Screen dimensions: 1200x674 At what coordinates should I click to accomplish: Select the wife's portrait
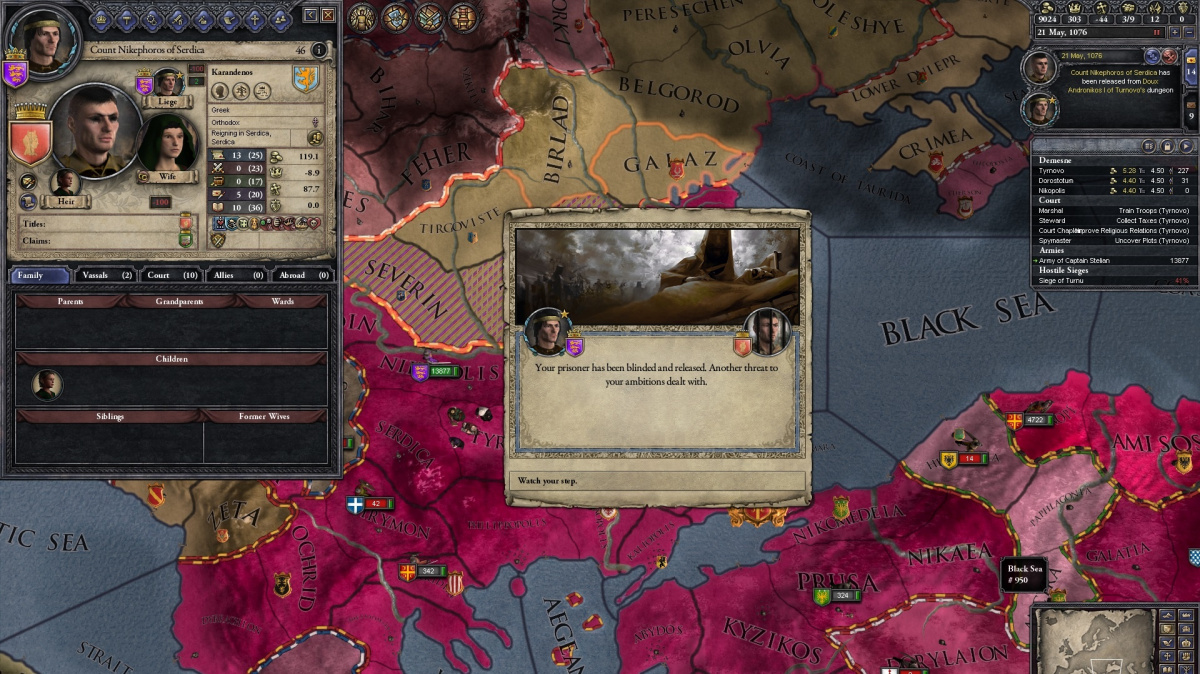click(167, 145)
